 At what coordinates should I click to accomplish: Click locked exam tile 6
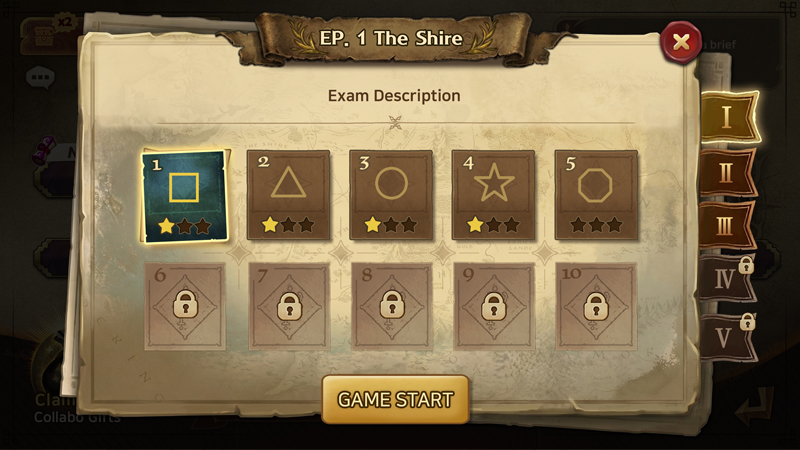pos(185,306)
